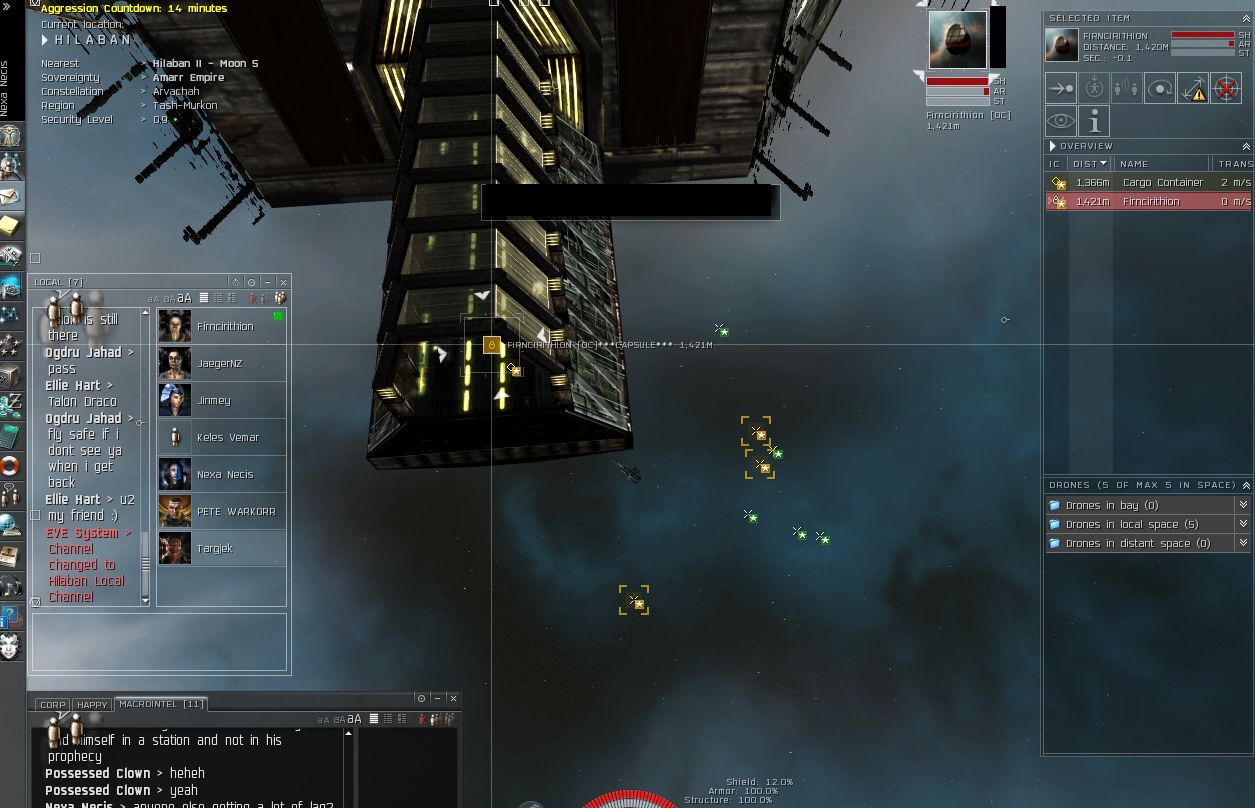
Task: Expand the Drones in bay group
Action: (x=1243, y=506)
